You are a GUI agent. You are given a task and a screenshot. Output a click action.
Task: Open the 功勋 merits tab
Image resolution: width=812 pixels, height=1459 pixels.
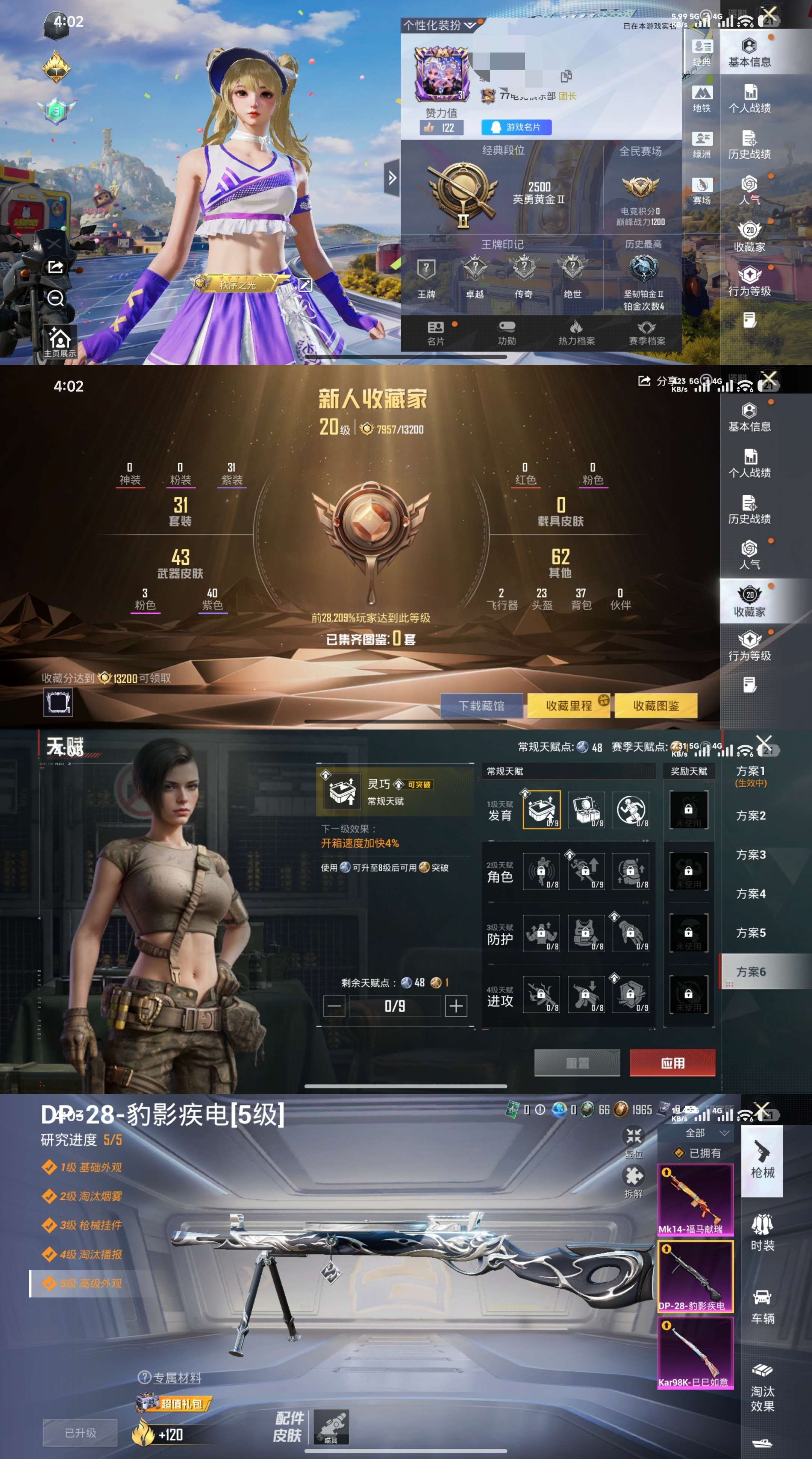tap(507, 333)
